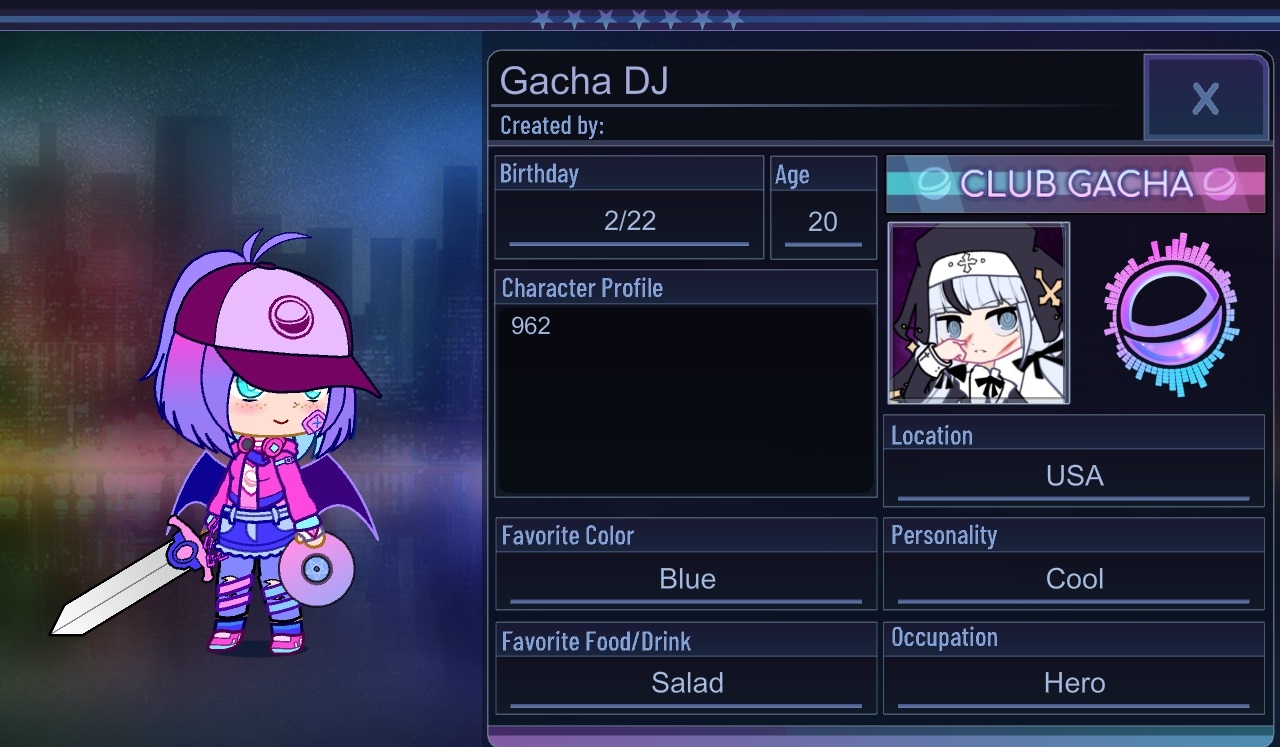Edit the Occupation field showing Hero
The width and height of the screenshot is (1280, 747).
(x=1073, y=683)
